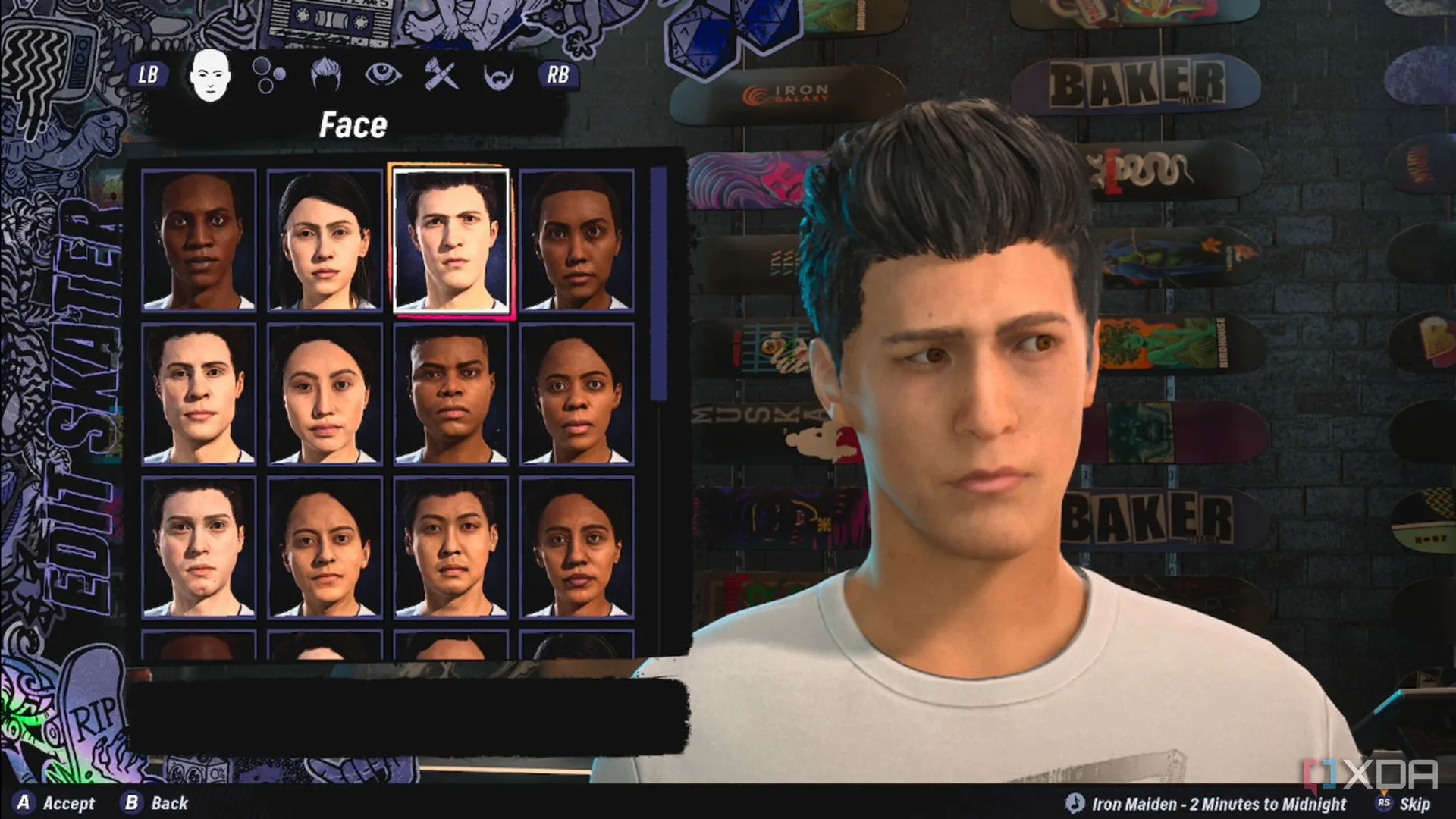
Task: Open the face paint category icon
Action: coord(440,76)
